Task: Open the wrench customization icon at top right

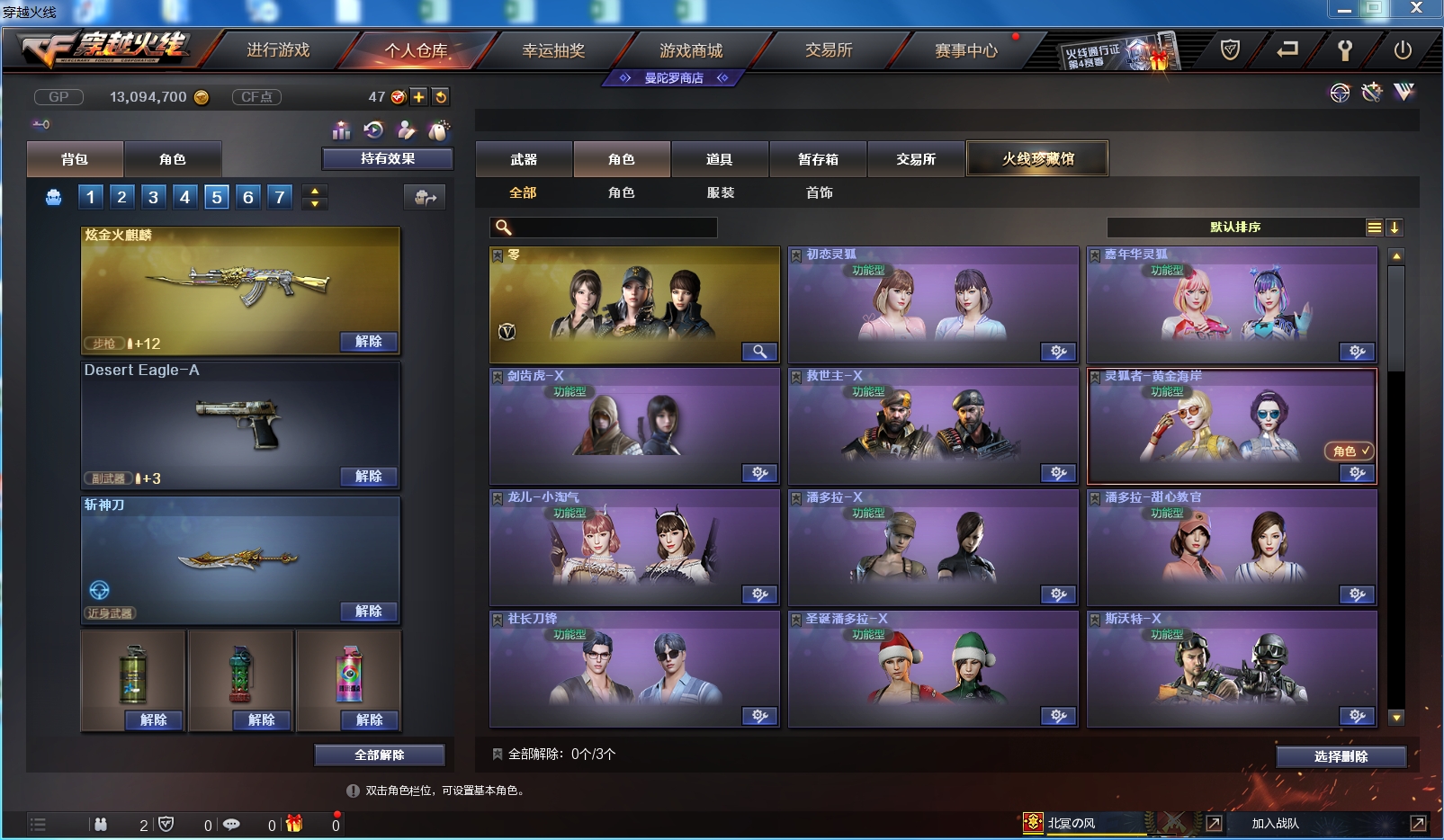Action: [1371, 93]
